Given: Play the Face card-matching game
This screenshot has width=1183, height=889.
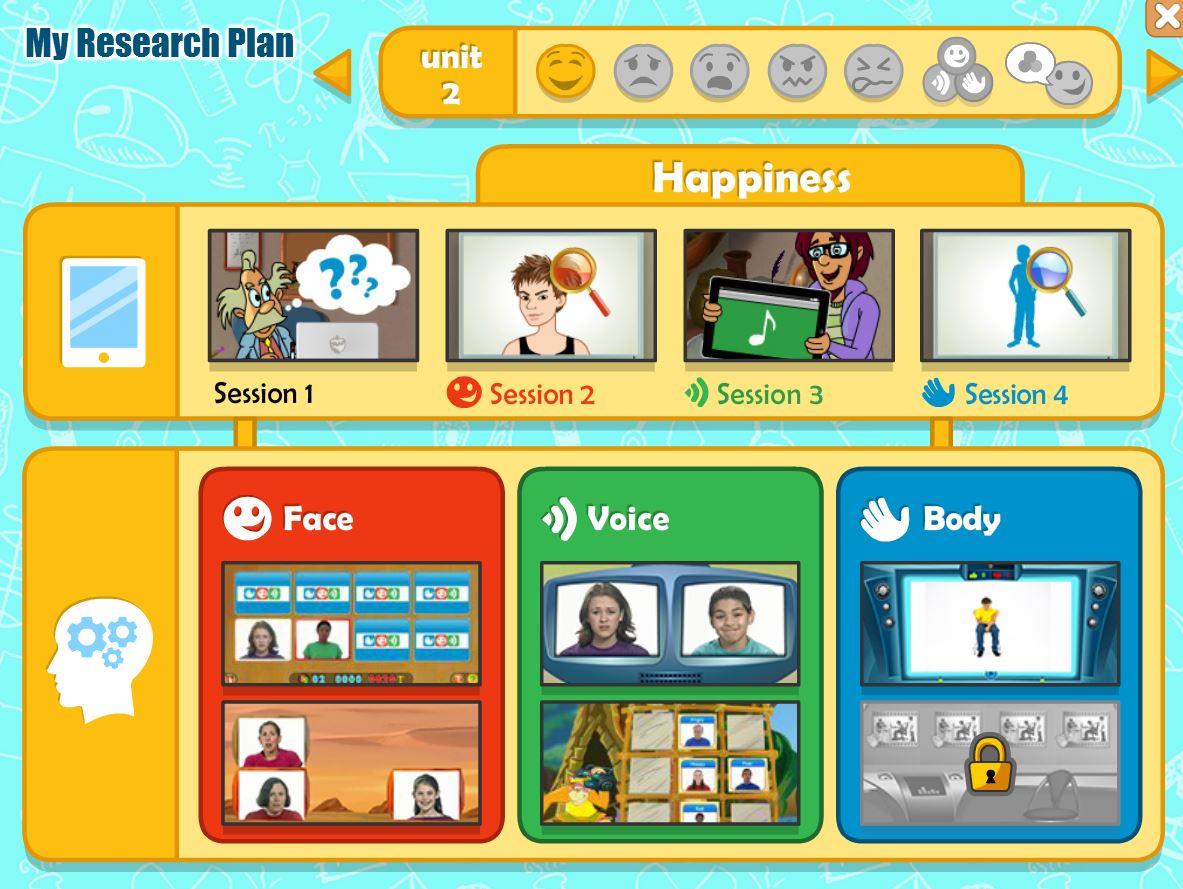Looking at the screenshot, I should click(351, 624).
